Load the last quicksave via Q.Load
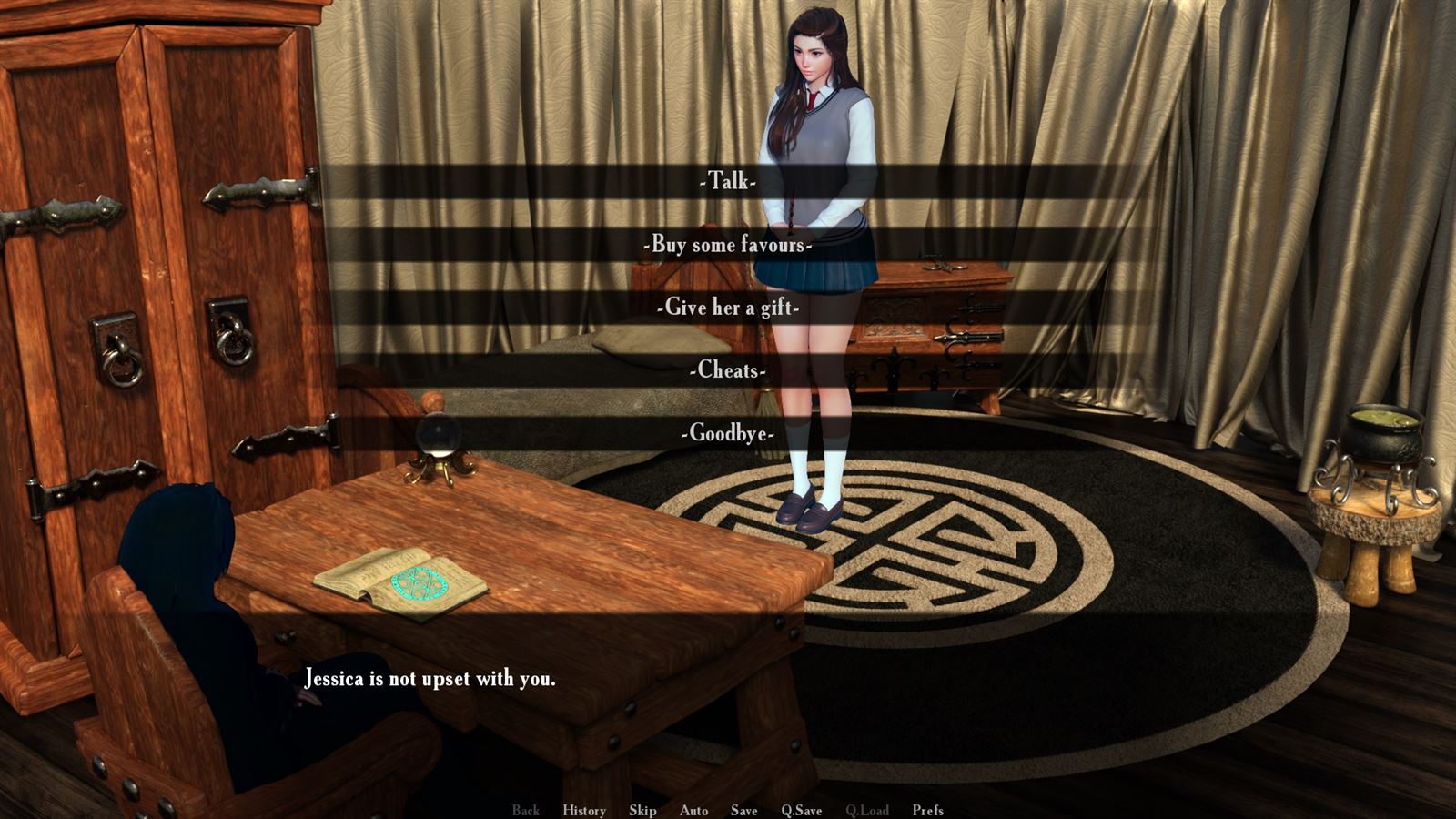Screen dimensions: 1456x819 coord(867,810)
